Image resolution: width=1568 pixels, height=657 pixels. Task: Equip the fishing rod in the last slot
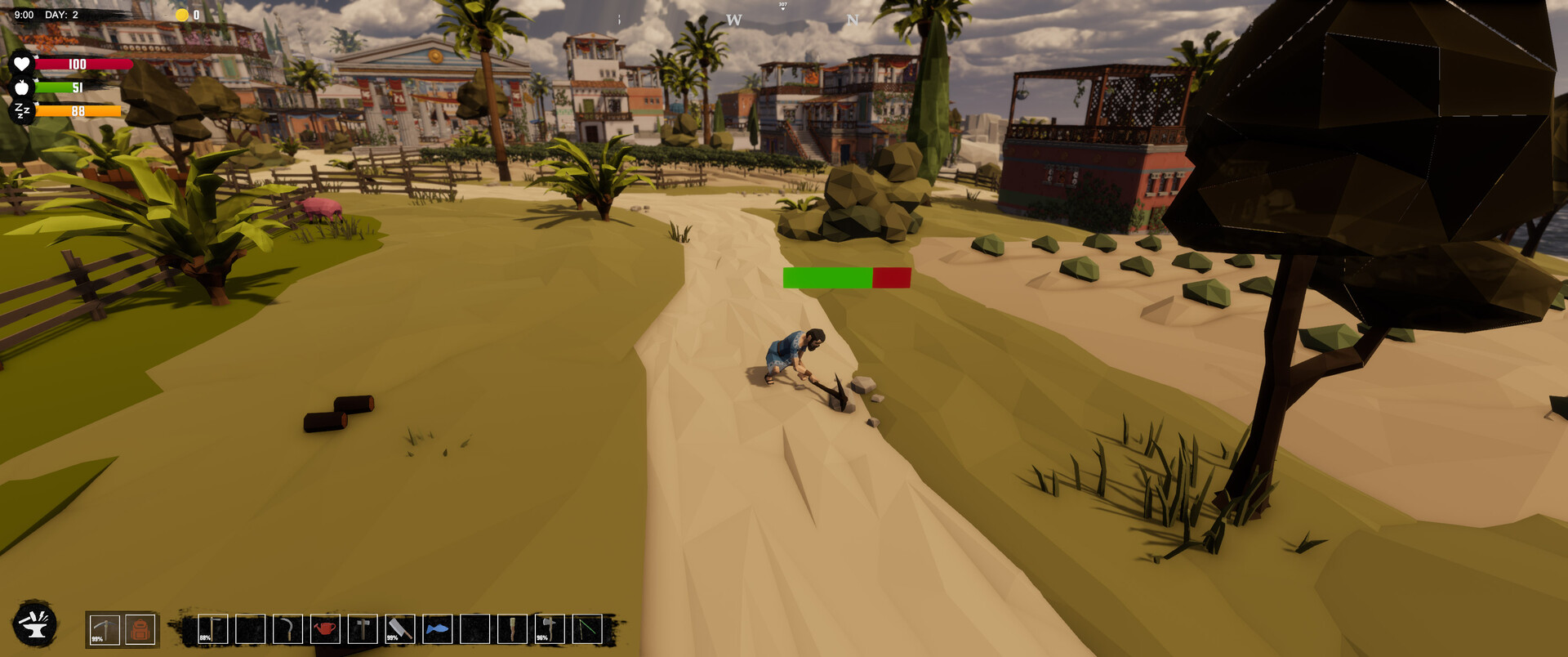click(x=582, y=629)
